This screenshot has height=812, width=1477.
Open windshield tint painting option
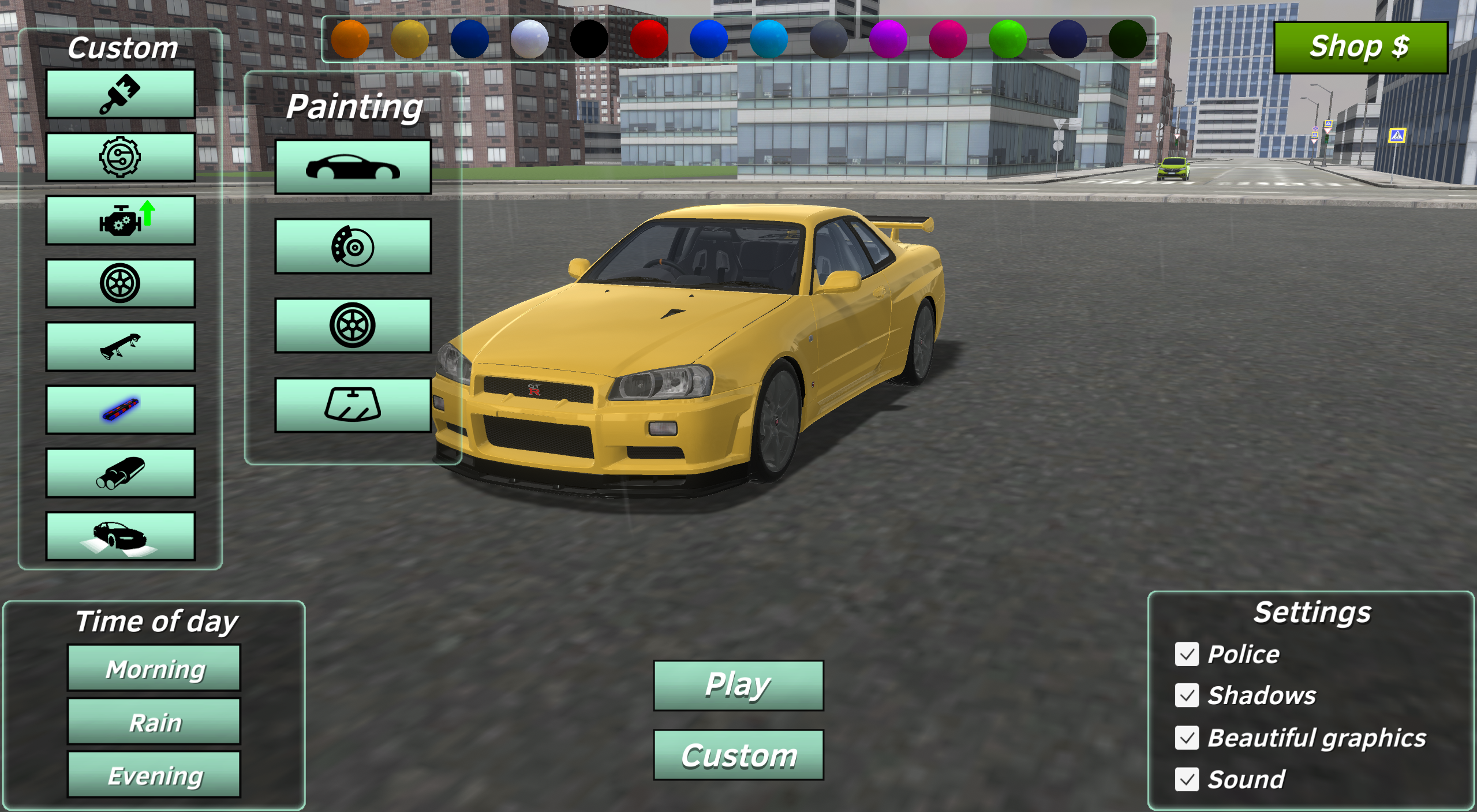click(353, 404)
